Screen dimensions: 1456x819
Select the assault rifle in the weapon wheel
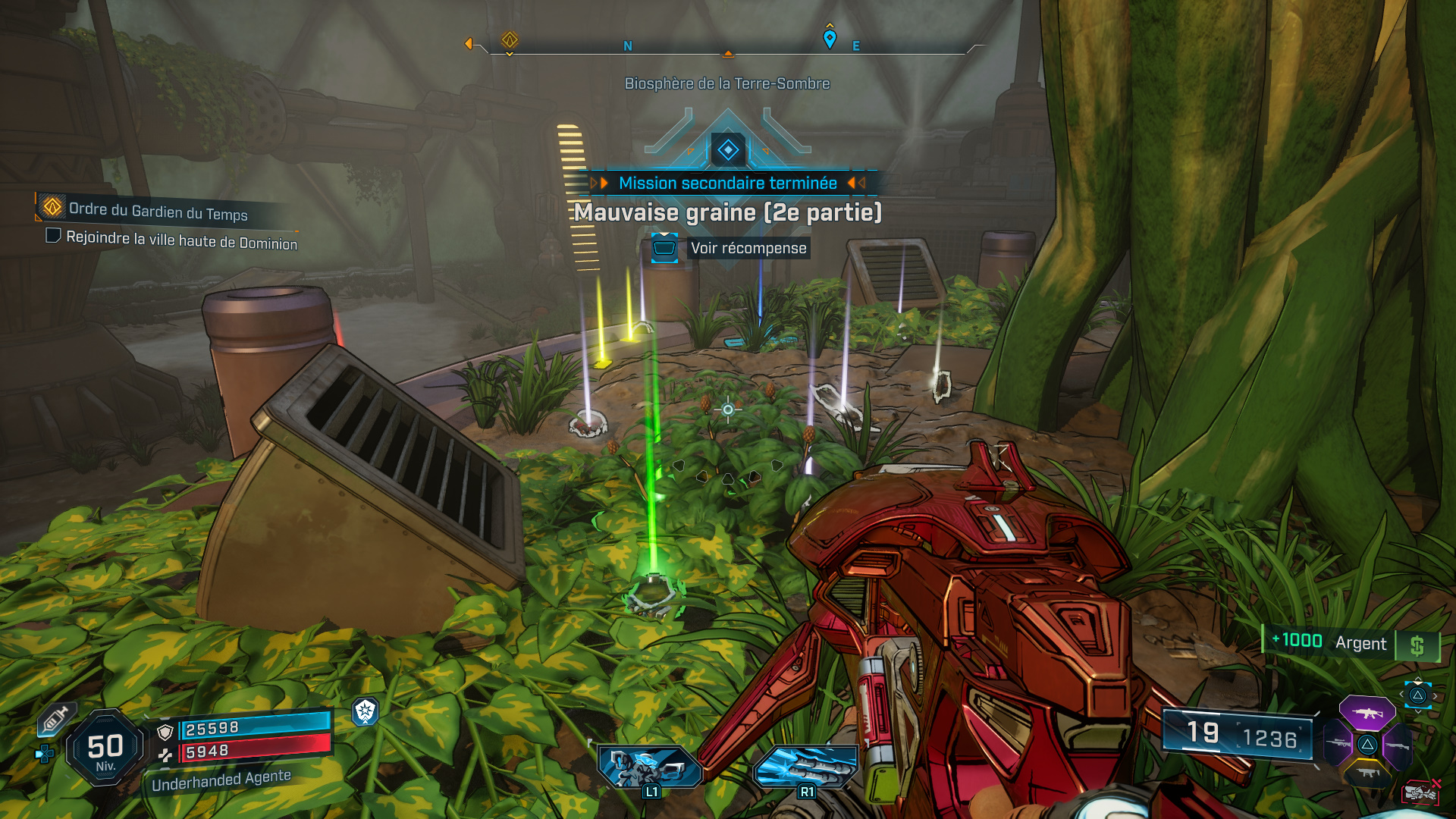click(x=1367, y=714)
